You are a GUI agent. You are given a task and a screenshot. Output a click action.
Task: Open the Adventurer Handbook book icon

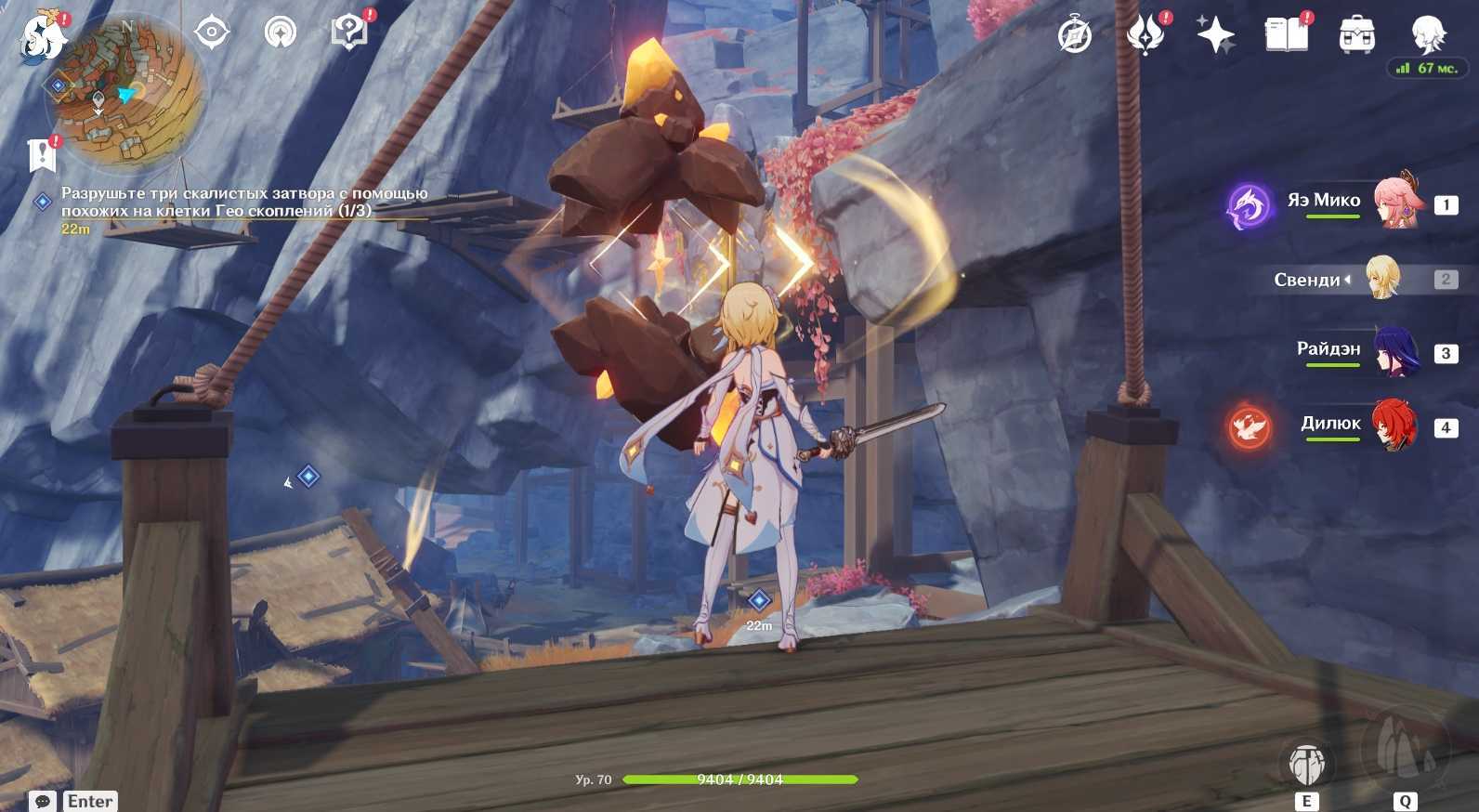tap(1286, 35)
